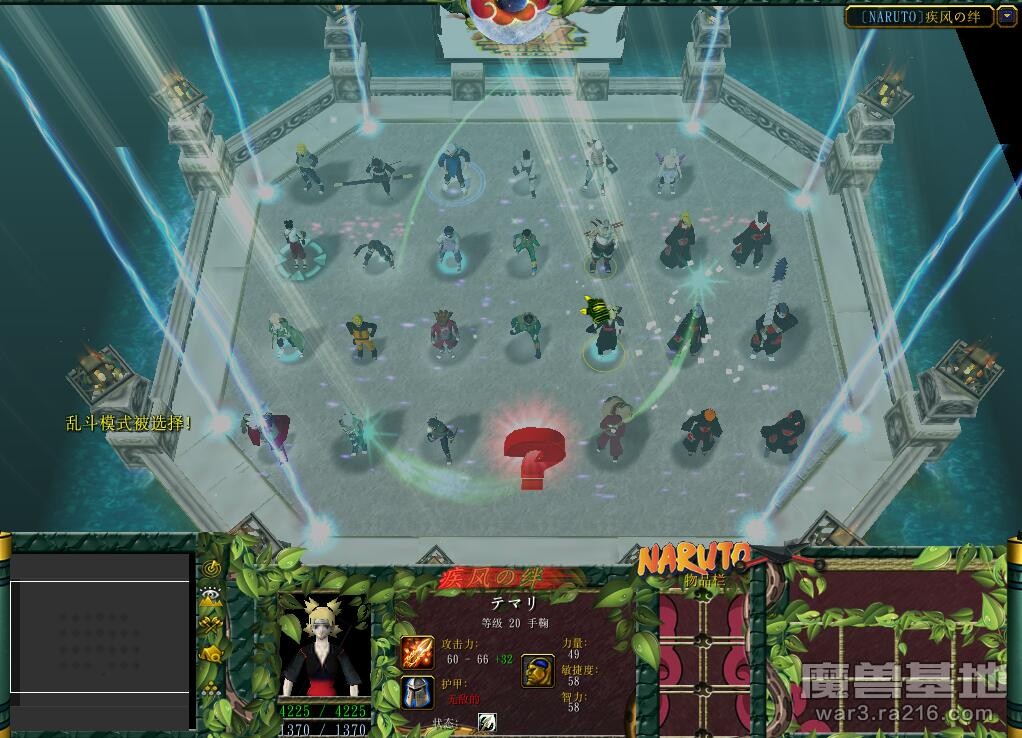
Task: Select the armor helmet icon
Action: 417,690
